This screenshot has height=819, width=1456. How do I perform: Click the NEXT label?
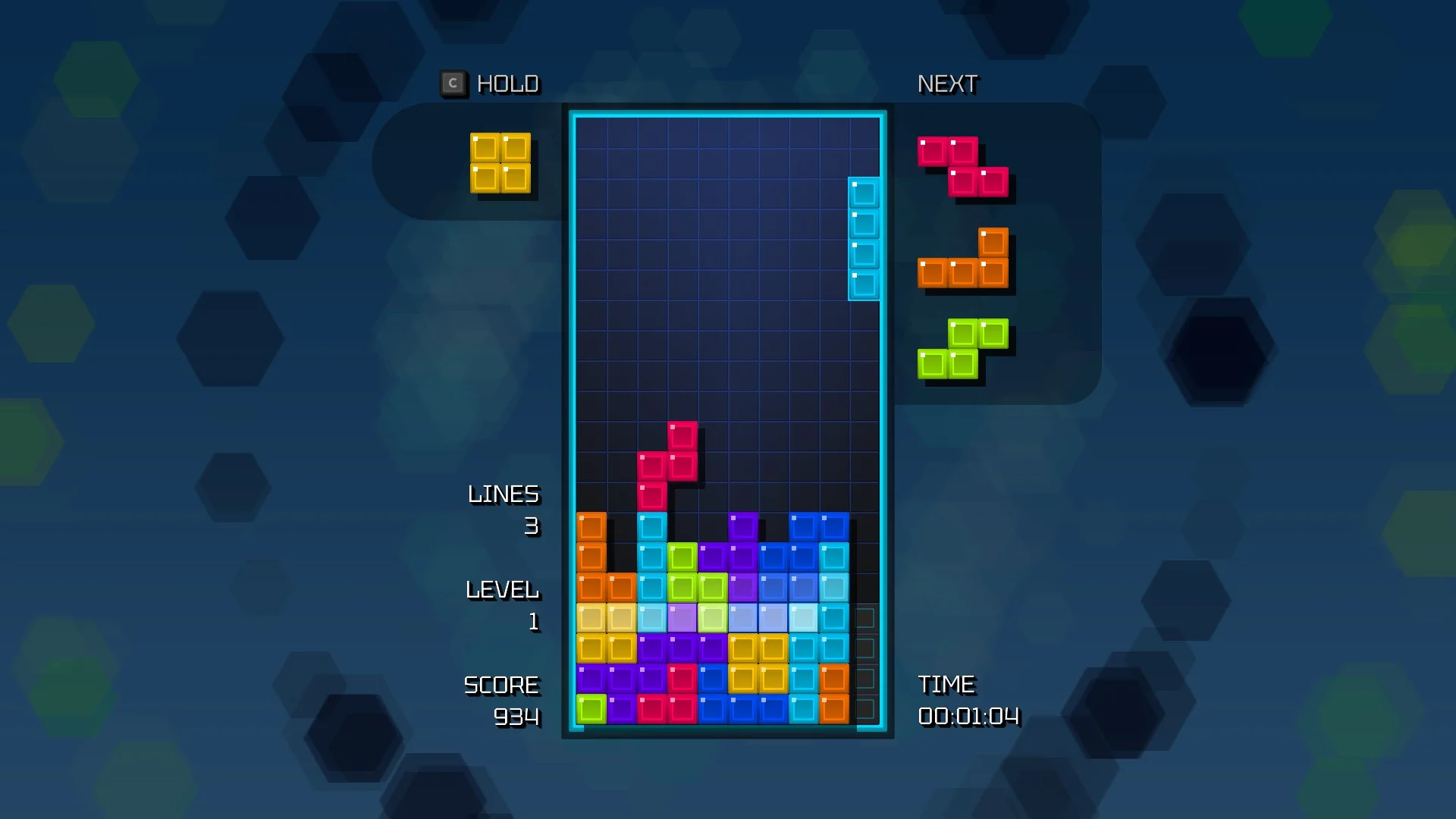(x=946, y=83)
